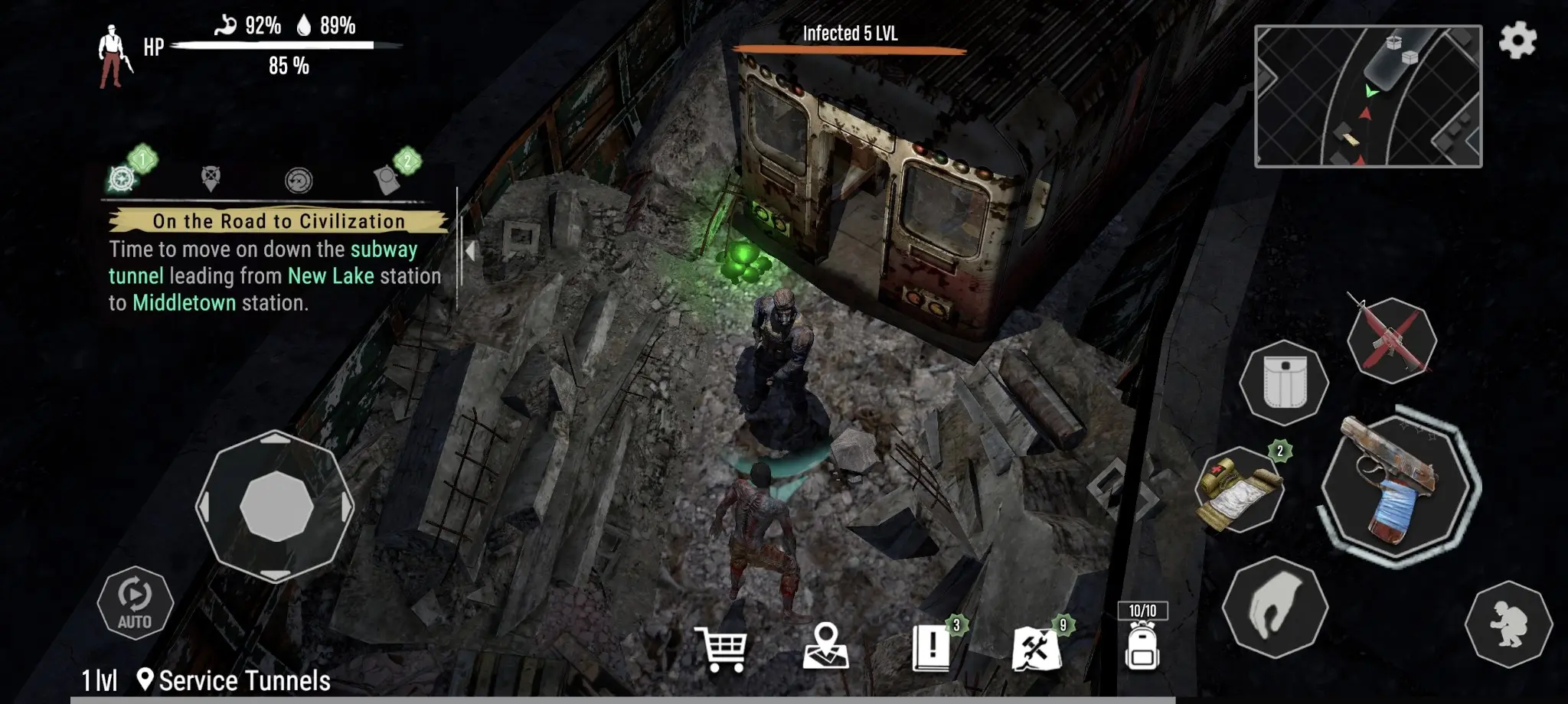This screenshot has width=1568, height=704.
Task: Select the circular arrows quest tab
Action: click(x=299, y=181)
